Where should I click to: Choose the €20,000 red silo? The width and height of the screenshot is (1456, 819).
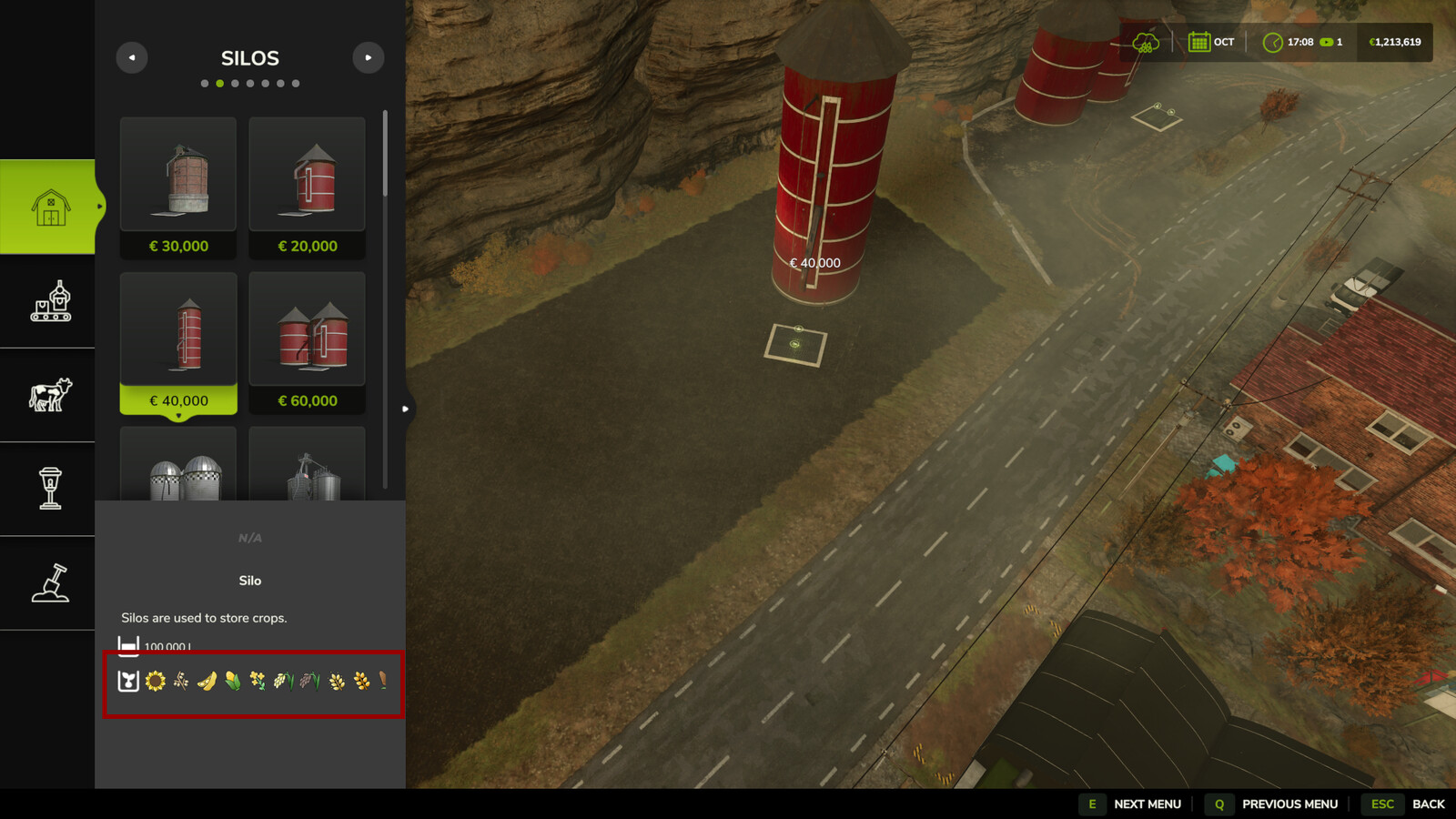pos(308,187)
